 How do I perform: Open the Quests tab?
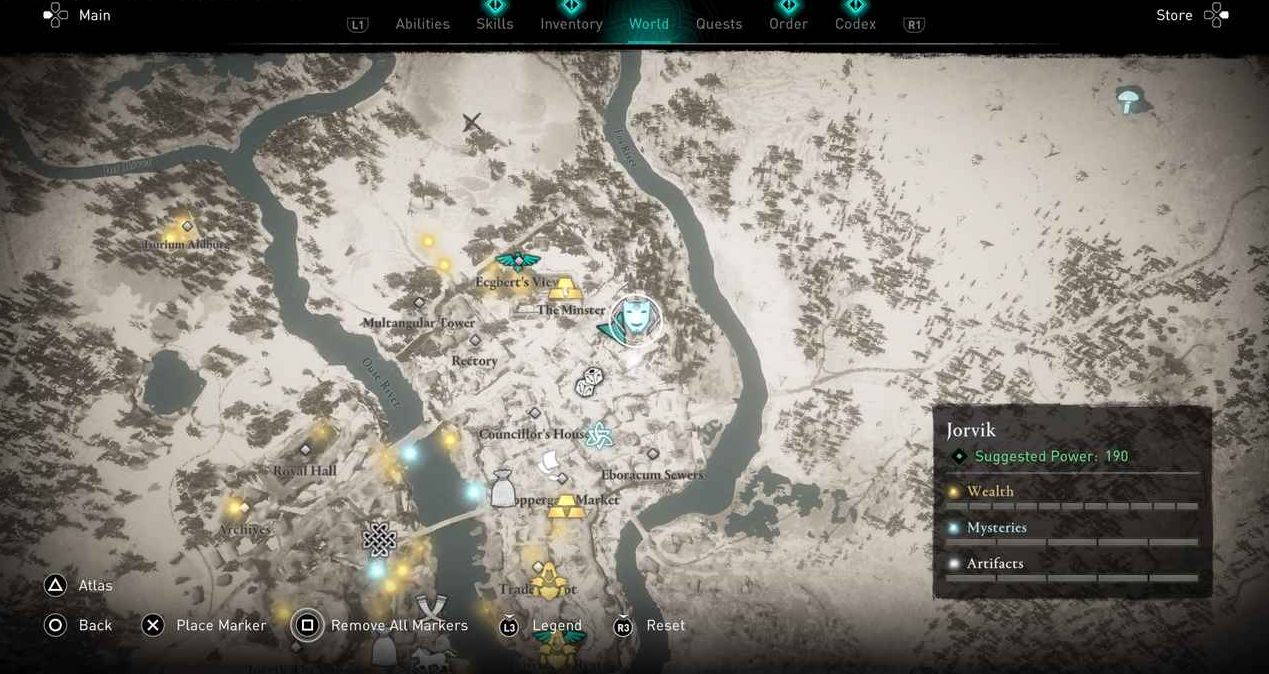(719, 24)
